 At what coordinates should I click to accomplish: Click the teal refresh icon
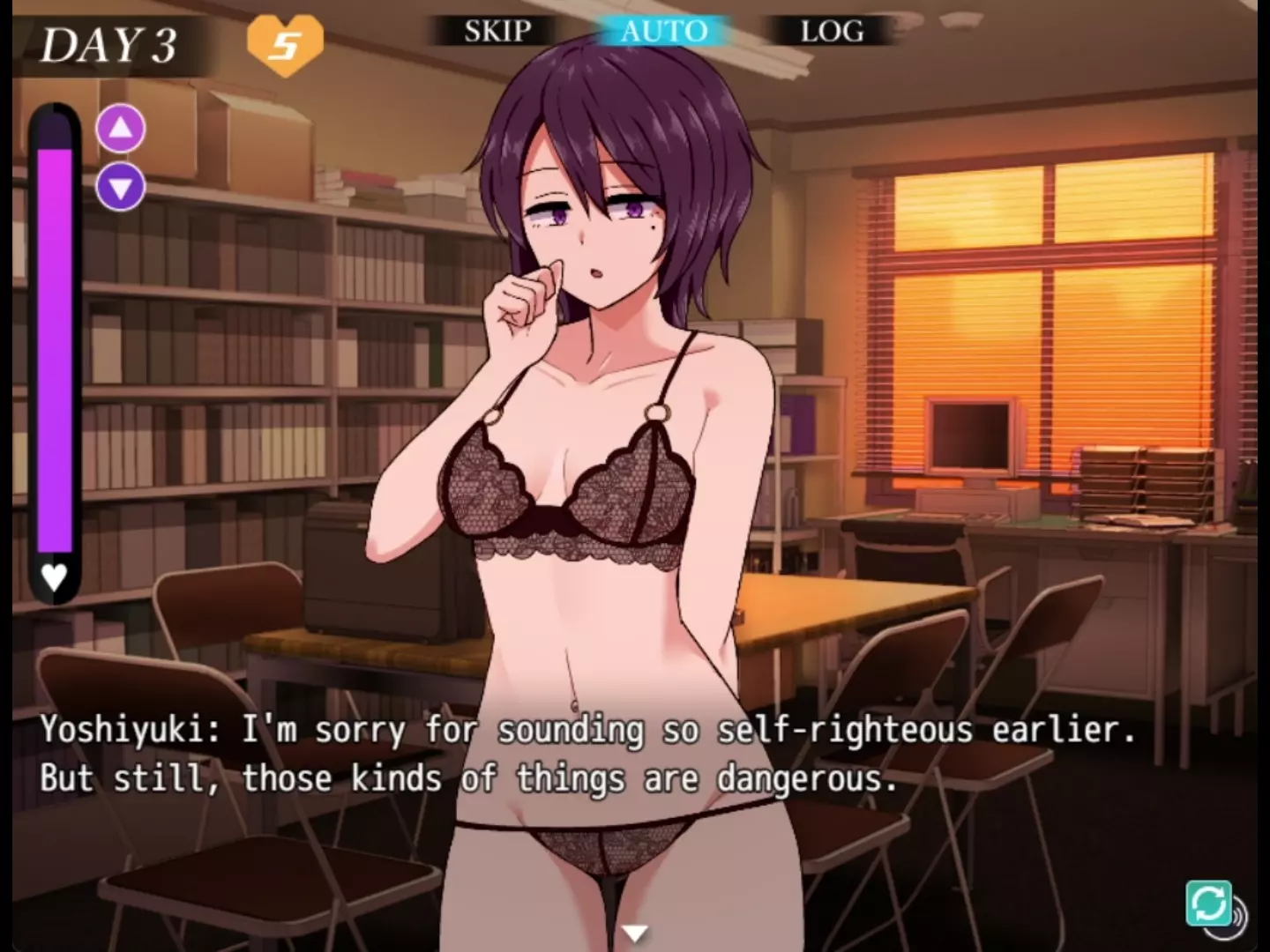1208,904
